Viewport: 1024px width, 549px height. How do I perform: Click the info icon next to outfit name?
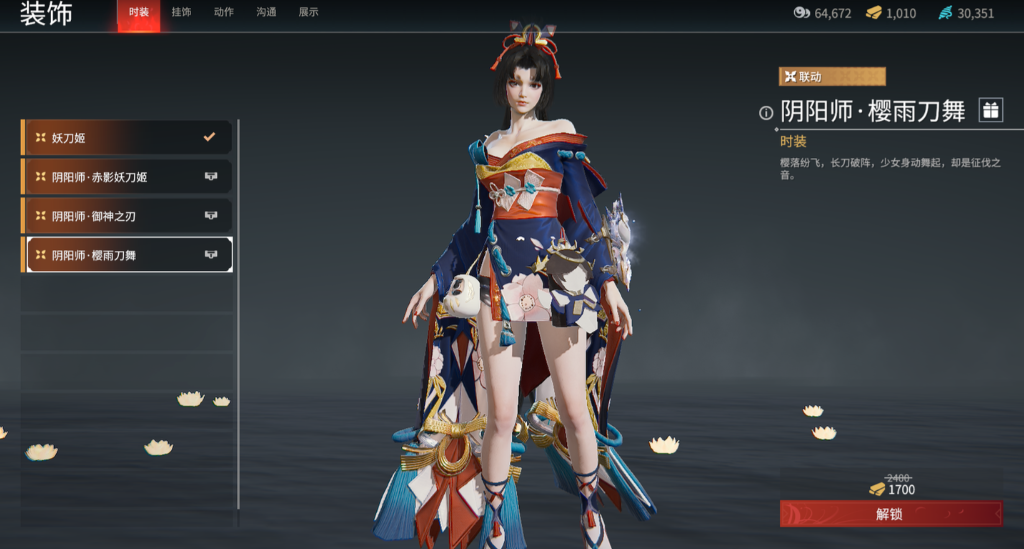(x=766, y=113)
